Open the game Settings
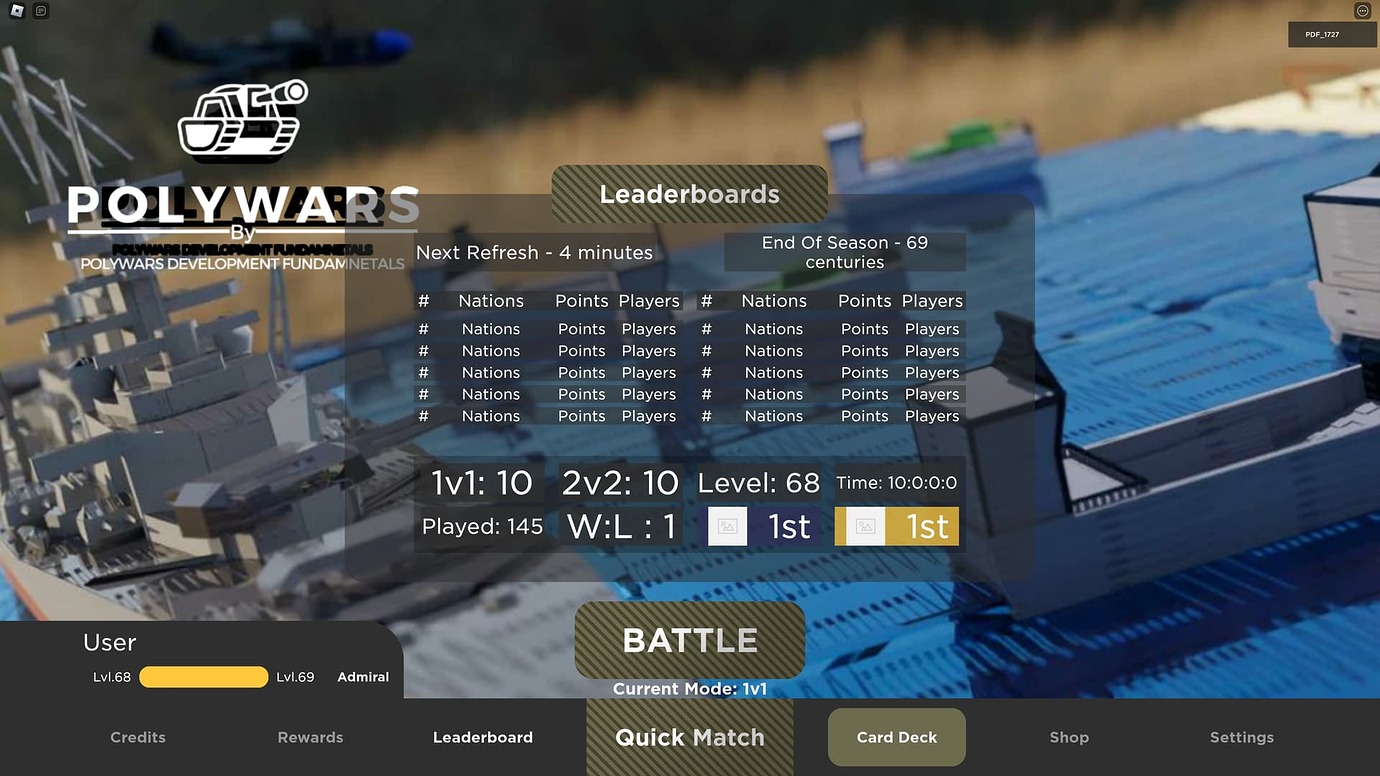Screen dimensions: 1380x776 click(x=1242, y=737)
